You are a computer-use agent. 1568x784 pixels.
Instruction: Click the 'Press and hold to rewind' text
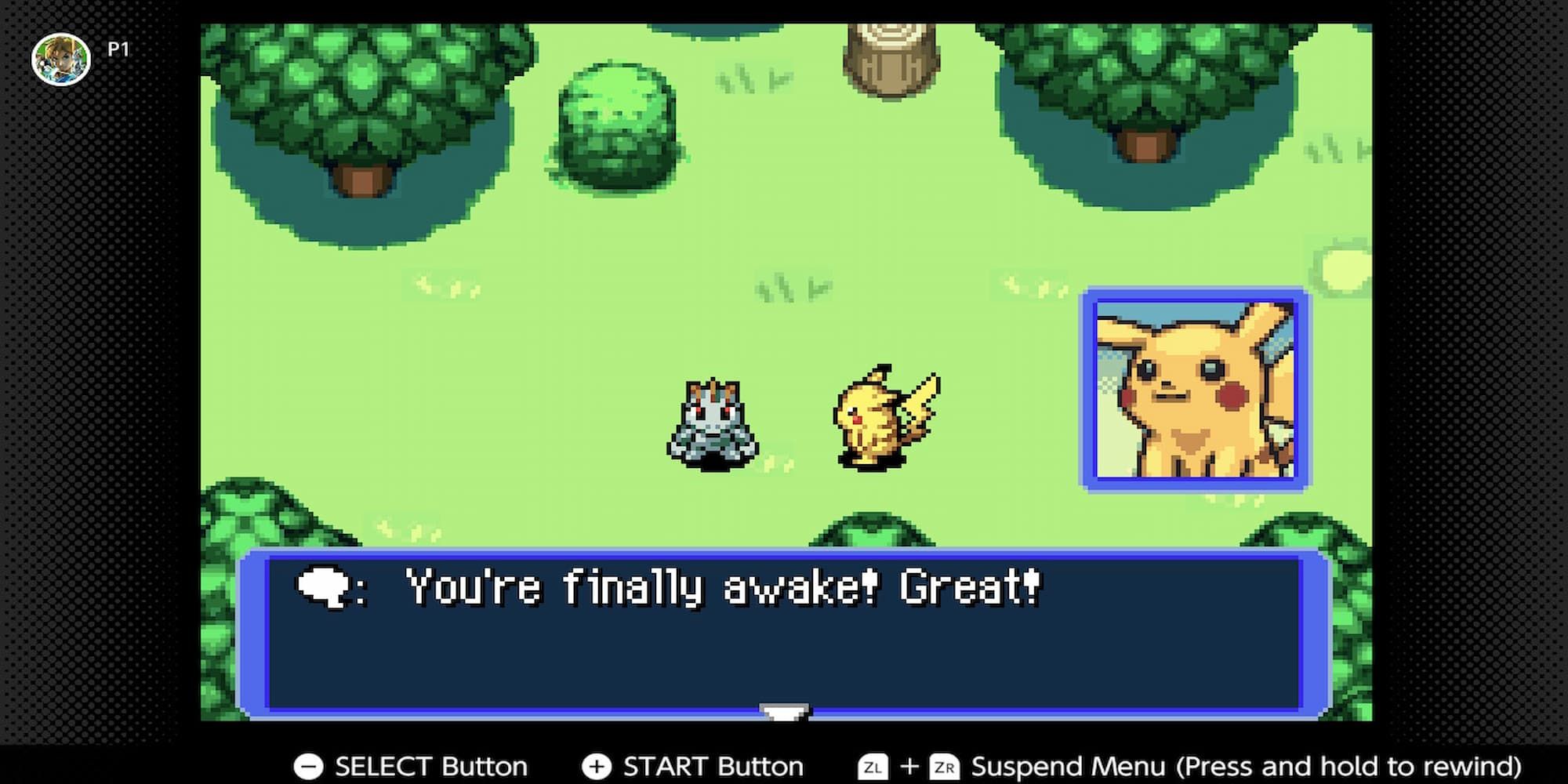[x=1352, y=766]
